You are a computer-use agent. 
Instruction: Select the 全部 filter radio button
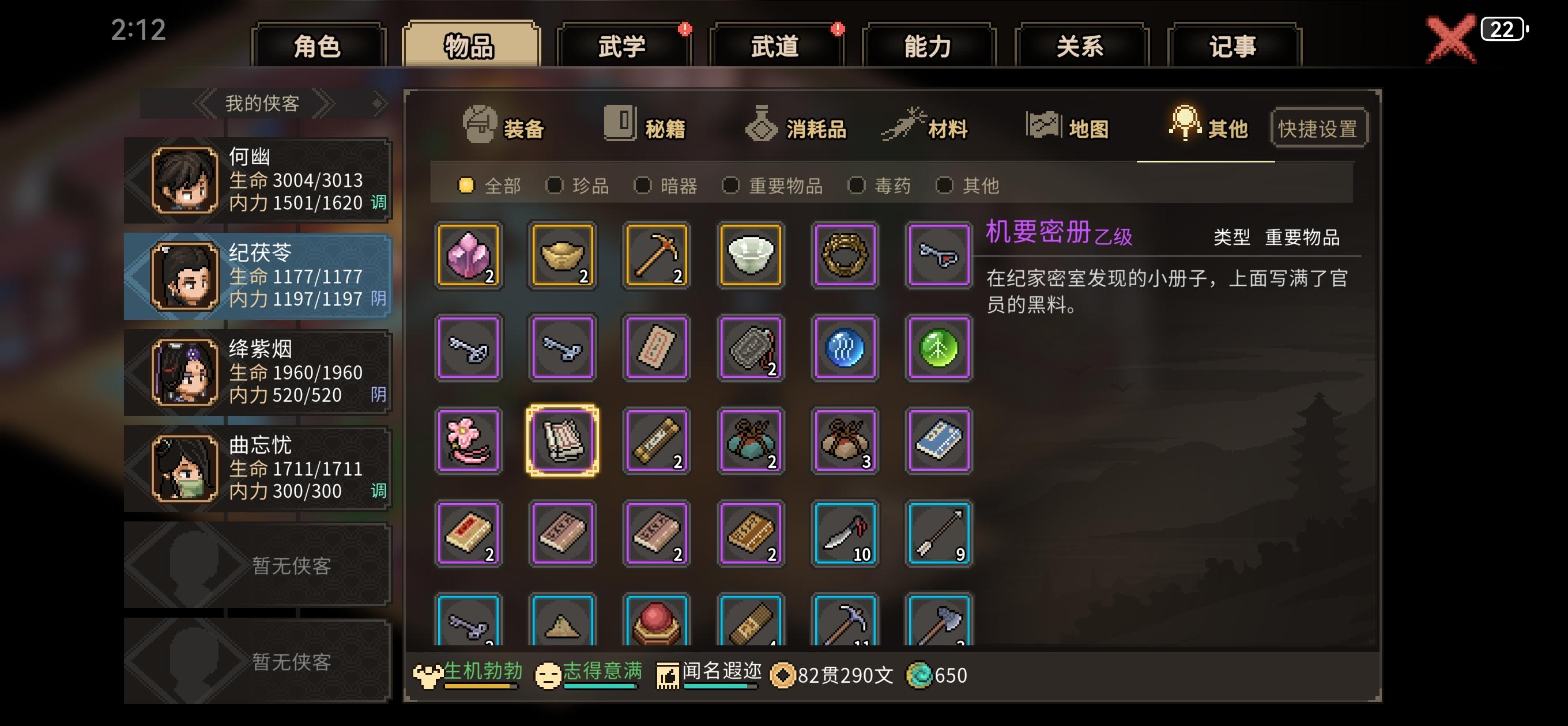(466, 186)
